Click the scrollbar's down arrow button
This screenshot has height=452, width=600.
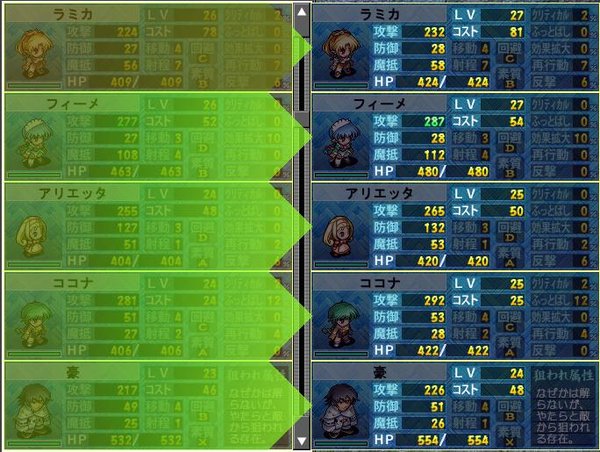pos(301,440)
